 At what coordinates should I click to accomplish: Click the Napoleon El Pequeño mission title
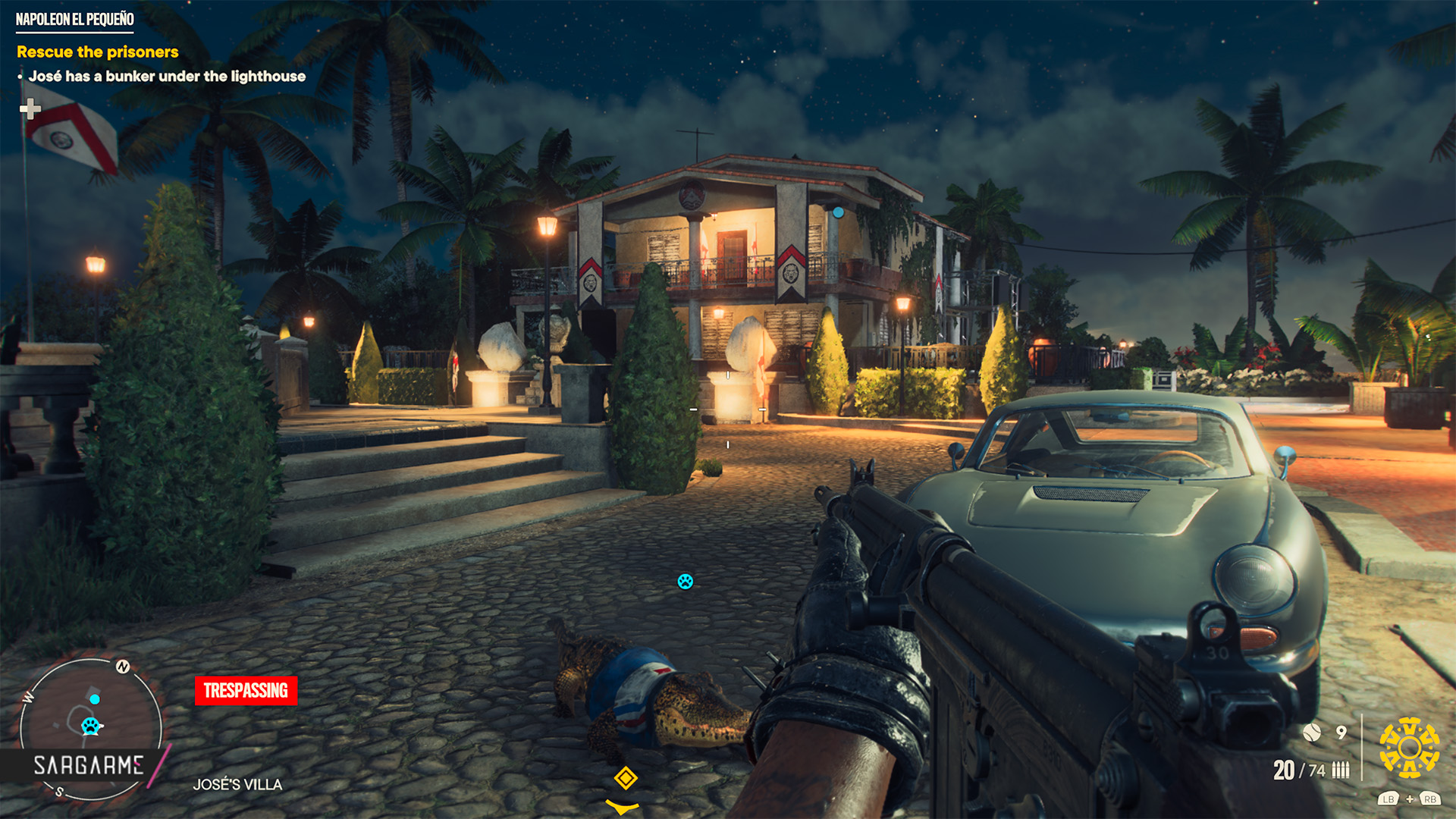click(x=75, y=20)
